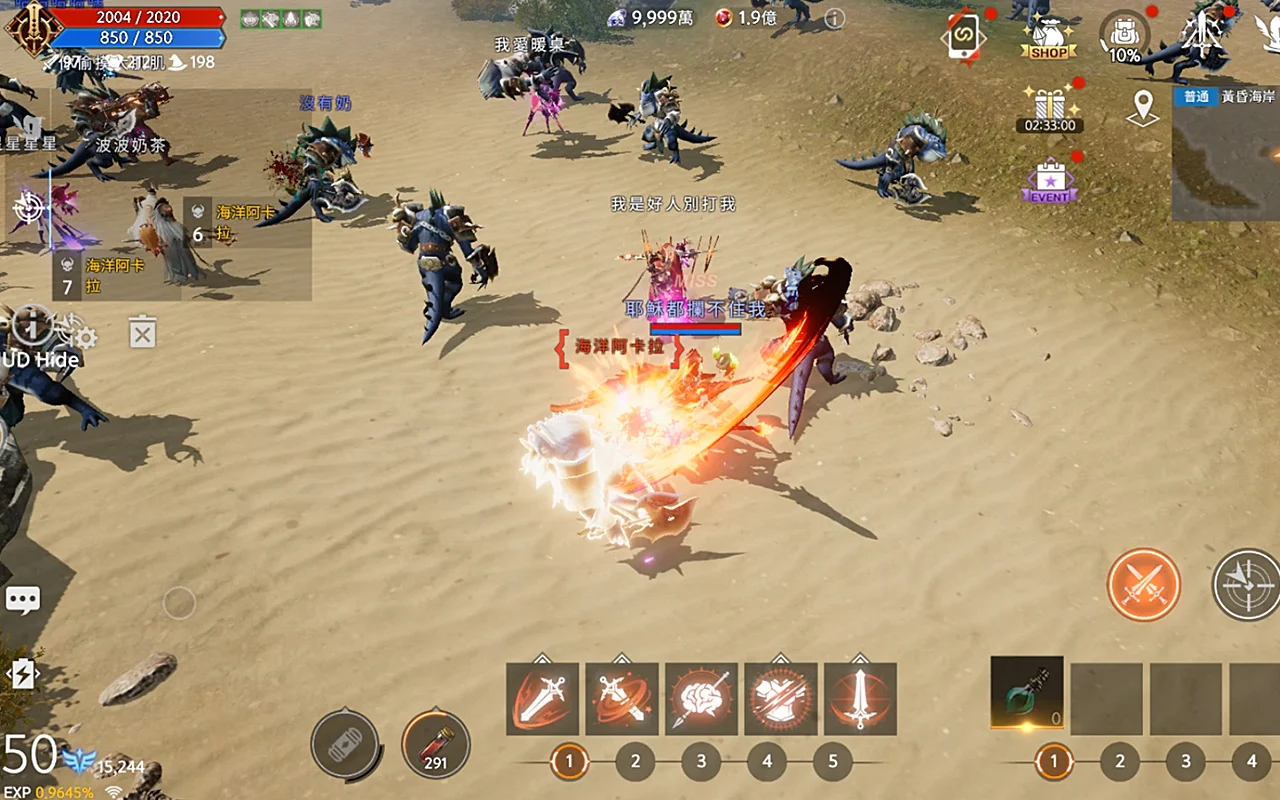
Task: Tap the lightning battery power-saving icon
Action: (22, 674)
